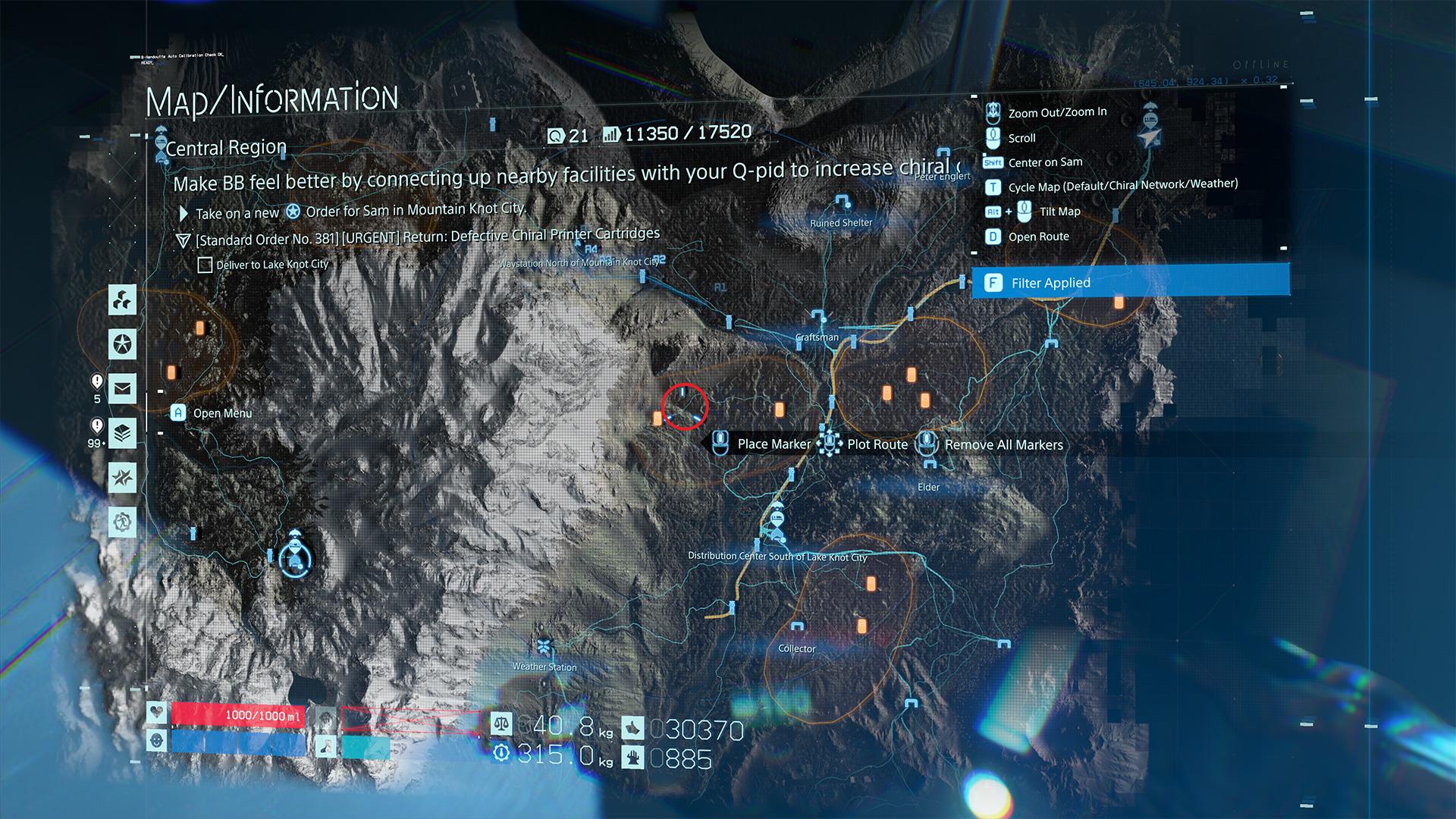Select the Peter Englert shelter marker
The image size is (1456, 819).
[944, 155]
